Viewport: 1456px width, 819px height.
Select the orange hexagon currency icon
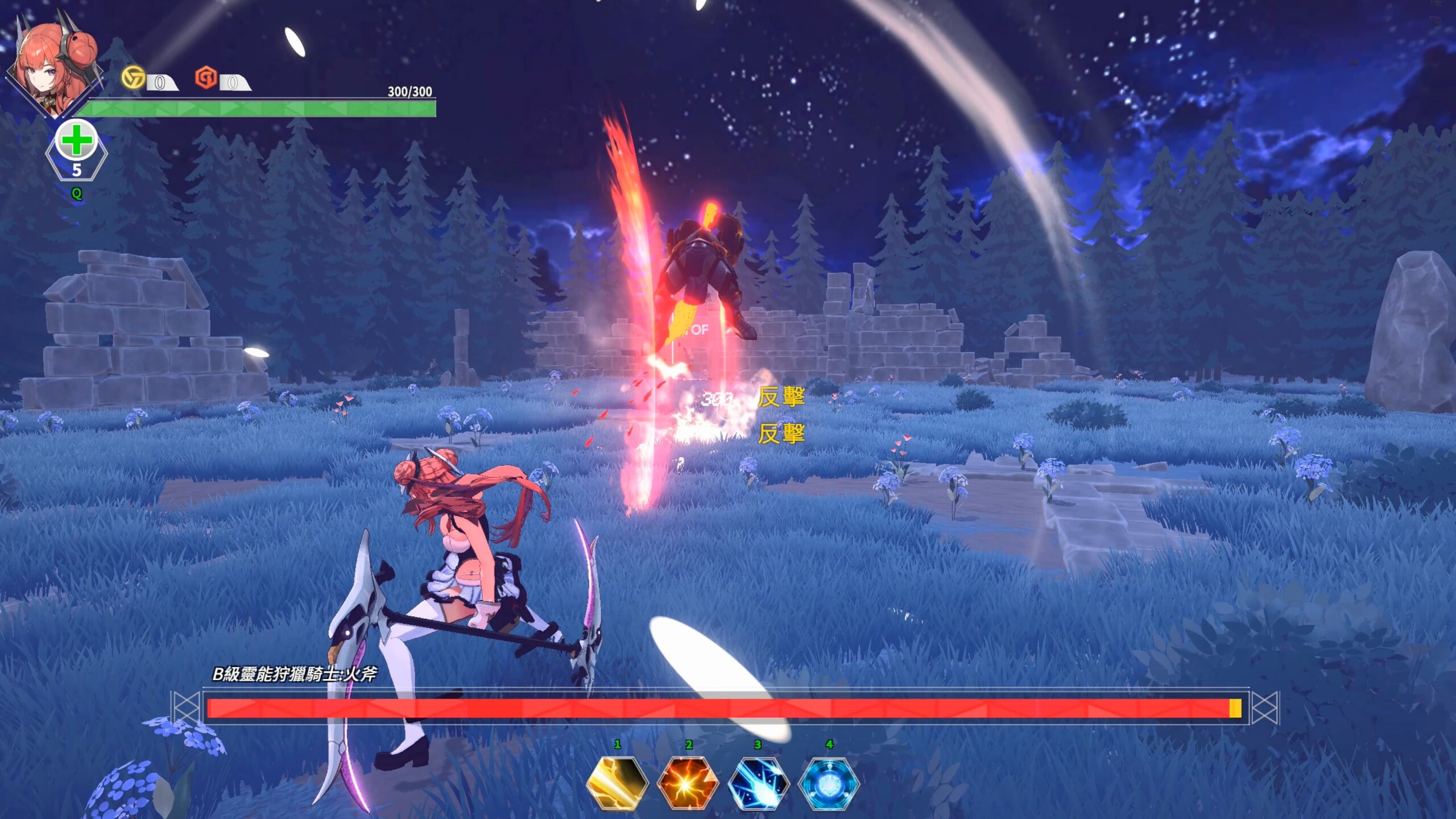click(206, 77)
